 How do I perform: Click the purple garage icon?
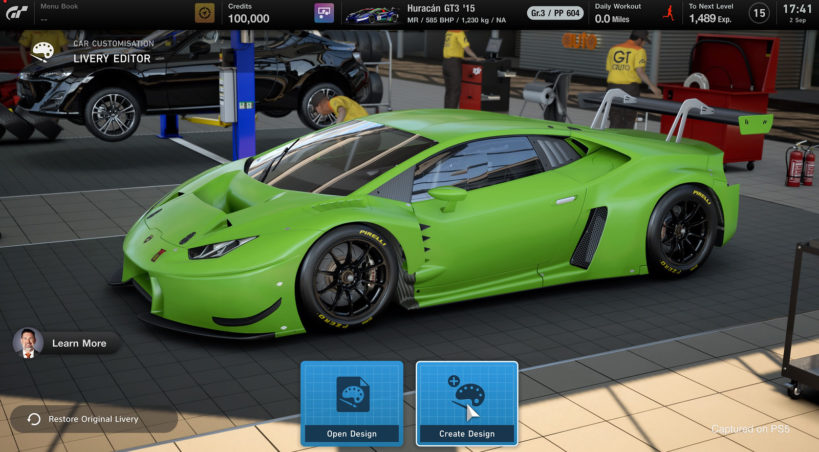[323, 13]
